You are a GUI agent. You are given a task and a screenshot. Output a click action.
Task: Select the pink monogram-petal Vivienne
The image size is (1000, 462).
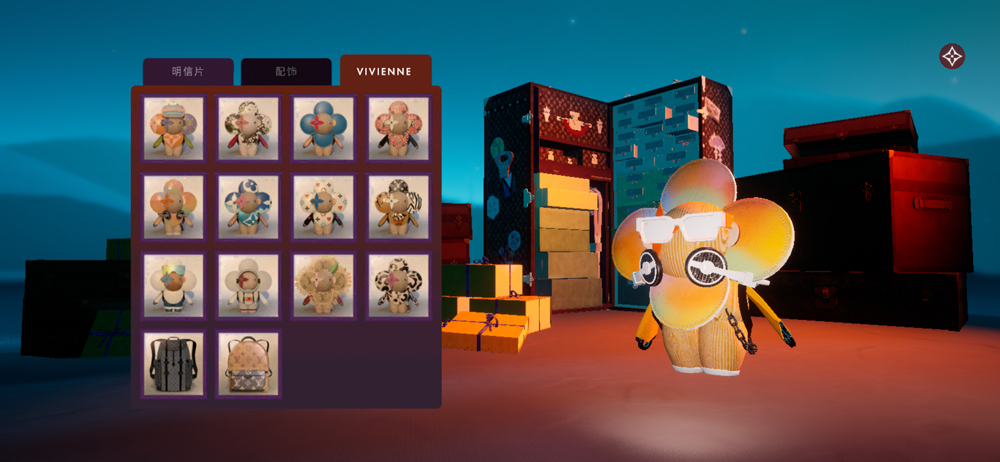399,128
